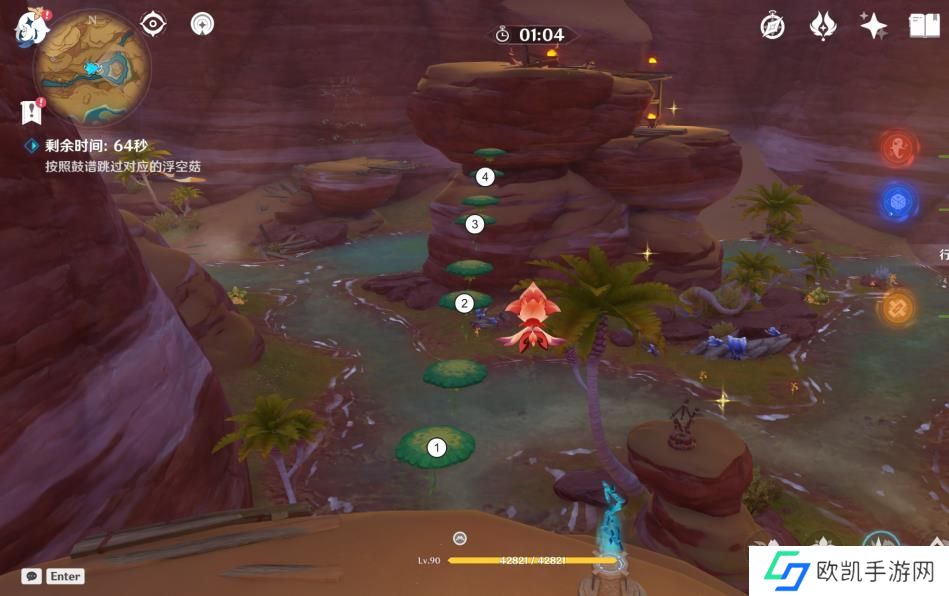949x596 pixels.
Task: Open the compass icon in the top bar
Action: [x=772, y=26]
